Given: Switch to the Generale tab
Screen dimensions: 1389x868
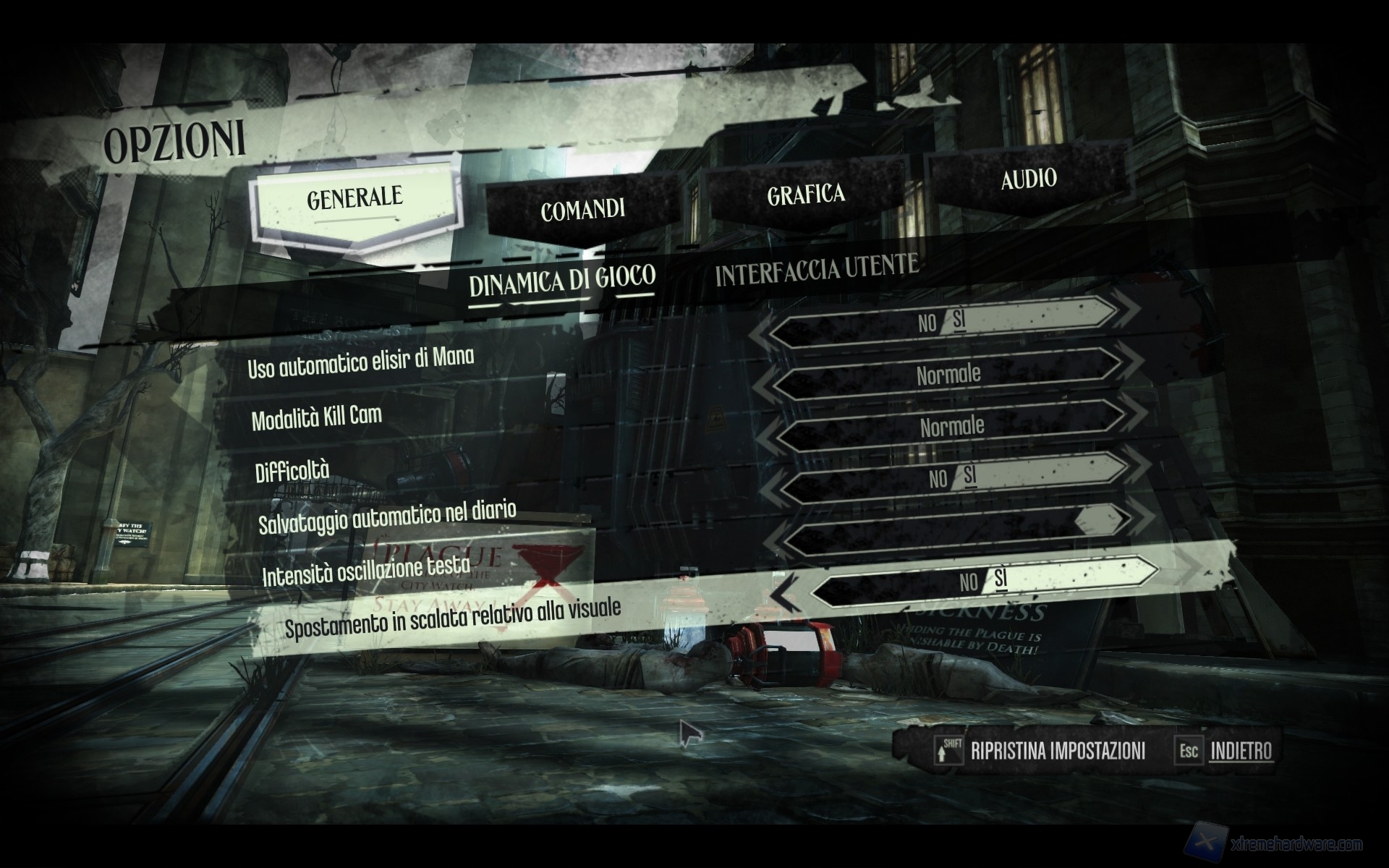Looking at the screenshot, I should coord(354,198).
